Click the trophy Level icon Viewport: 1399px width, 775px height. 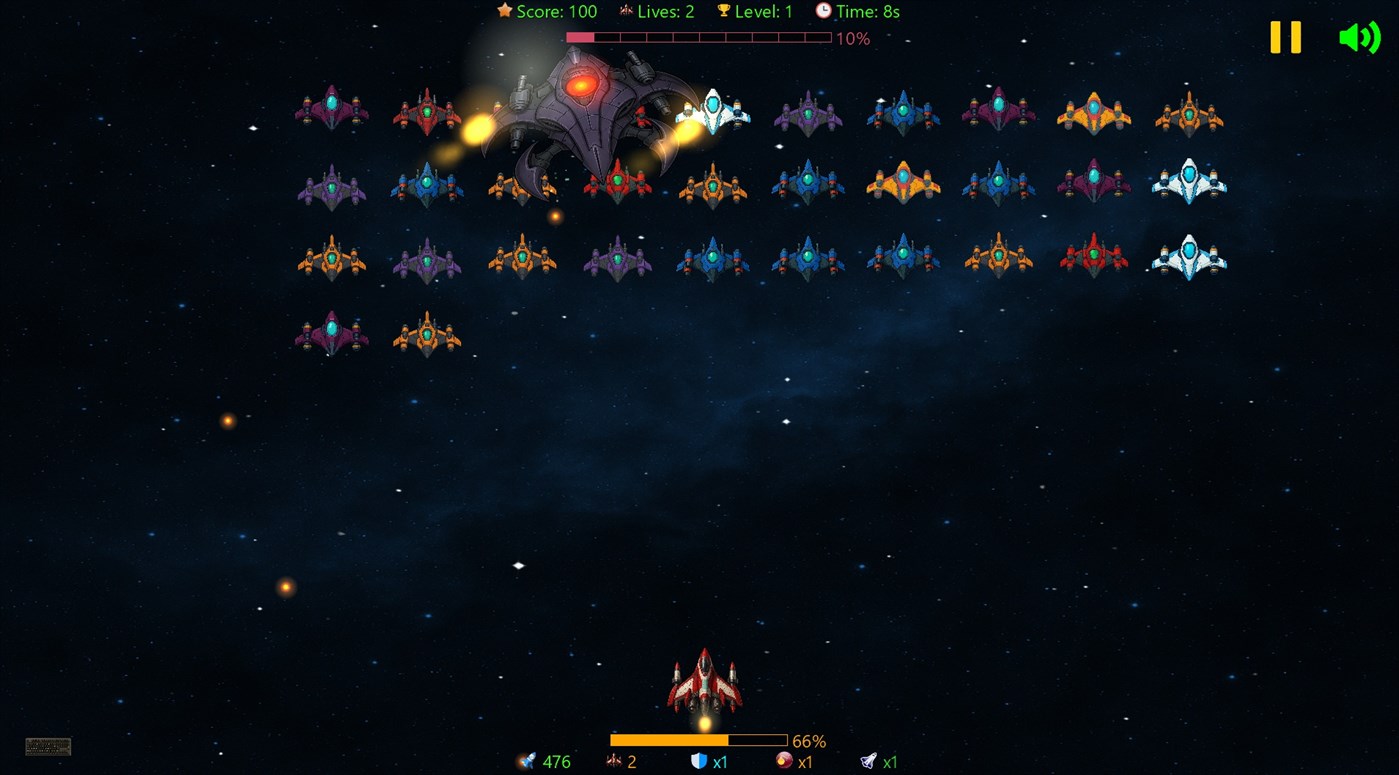pyautogui.click(x=723, y=11)
